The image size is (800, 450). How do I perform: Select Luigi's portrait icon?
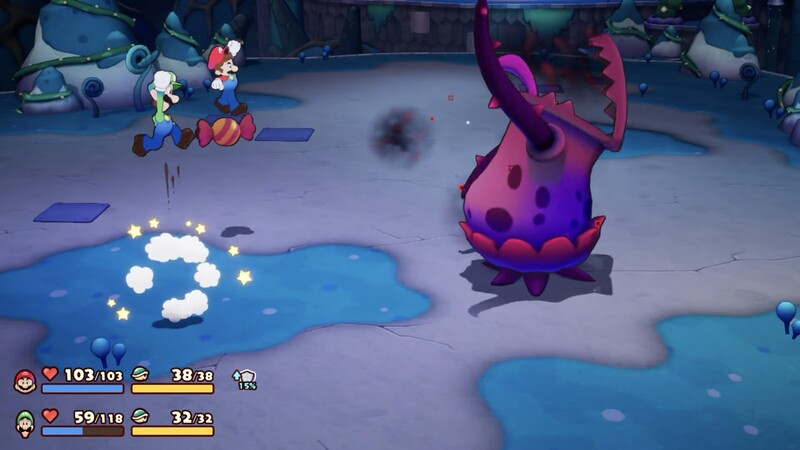[x=25, y=423]
